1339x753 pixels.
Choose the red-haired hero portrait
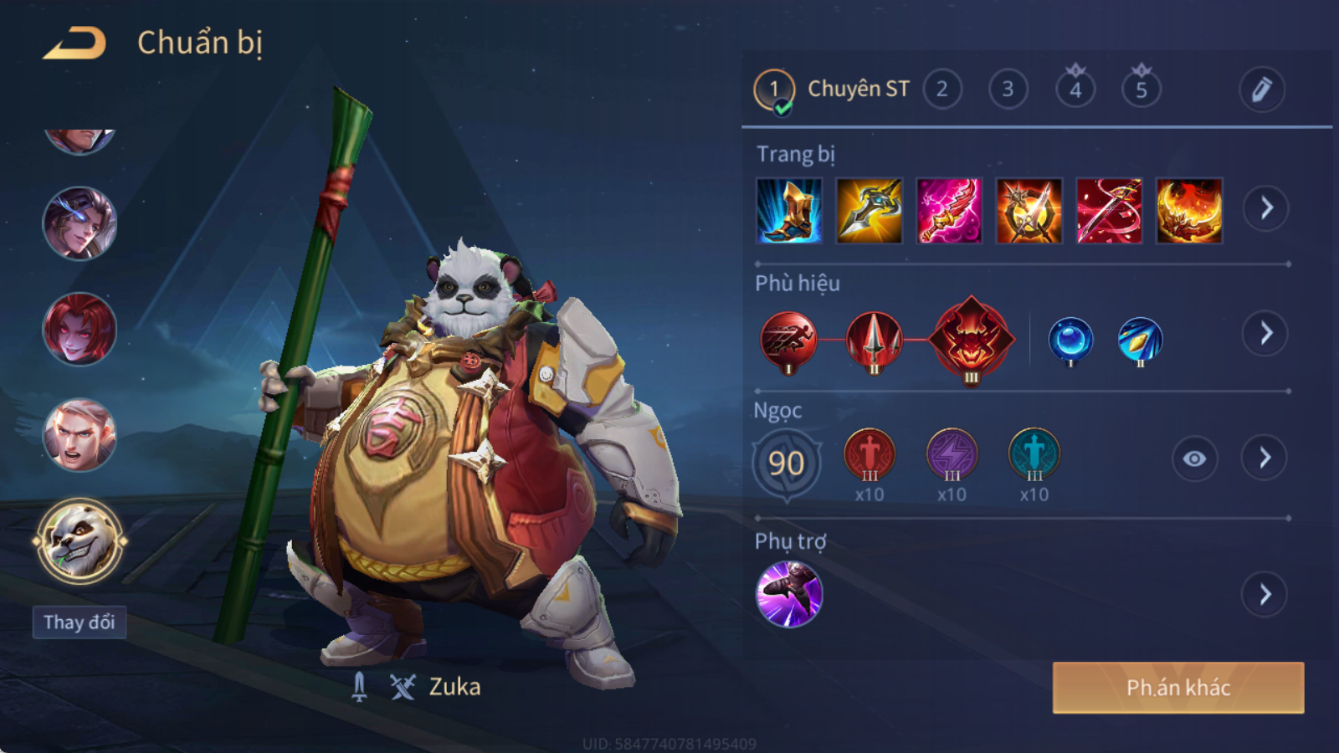point(80,329)
